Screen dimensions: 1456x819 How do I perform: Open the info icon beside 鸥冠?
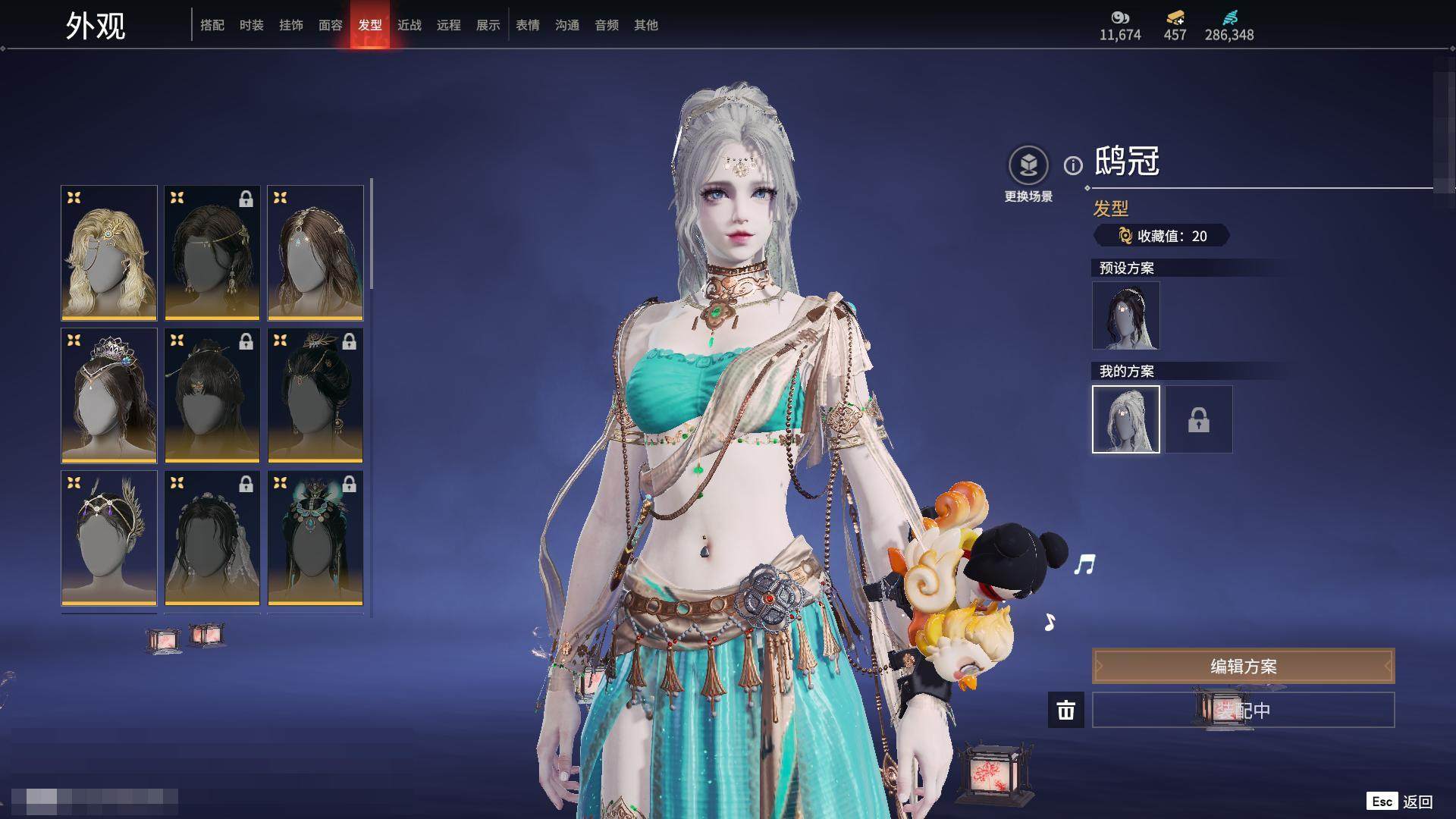(1073, 165)
